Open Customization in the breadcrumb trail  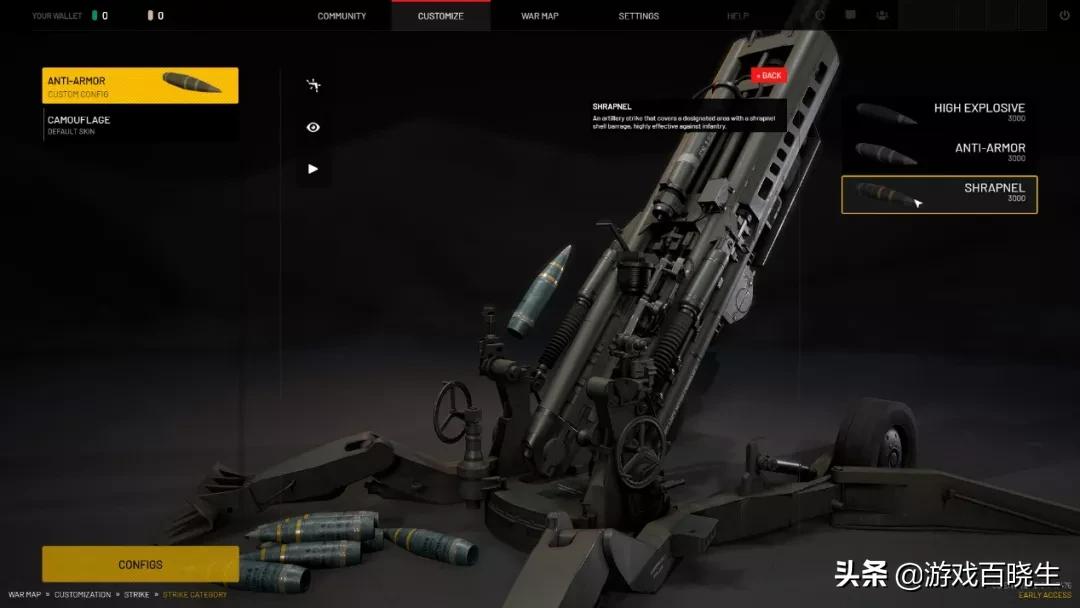pos(83,595)
